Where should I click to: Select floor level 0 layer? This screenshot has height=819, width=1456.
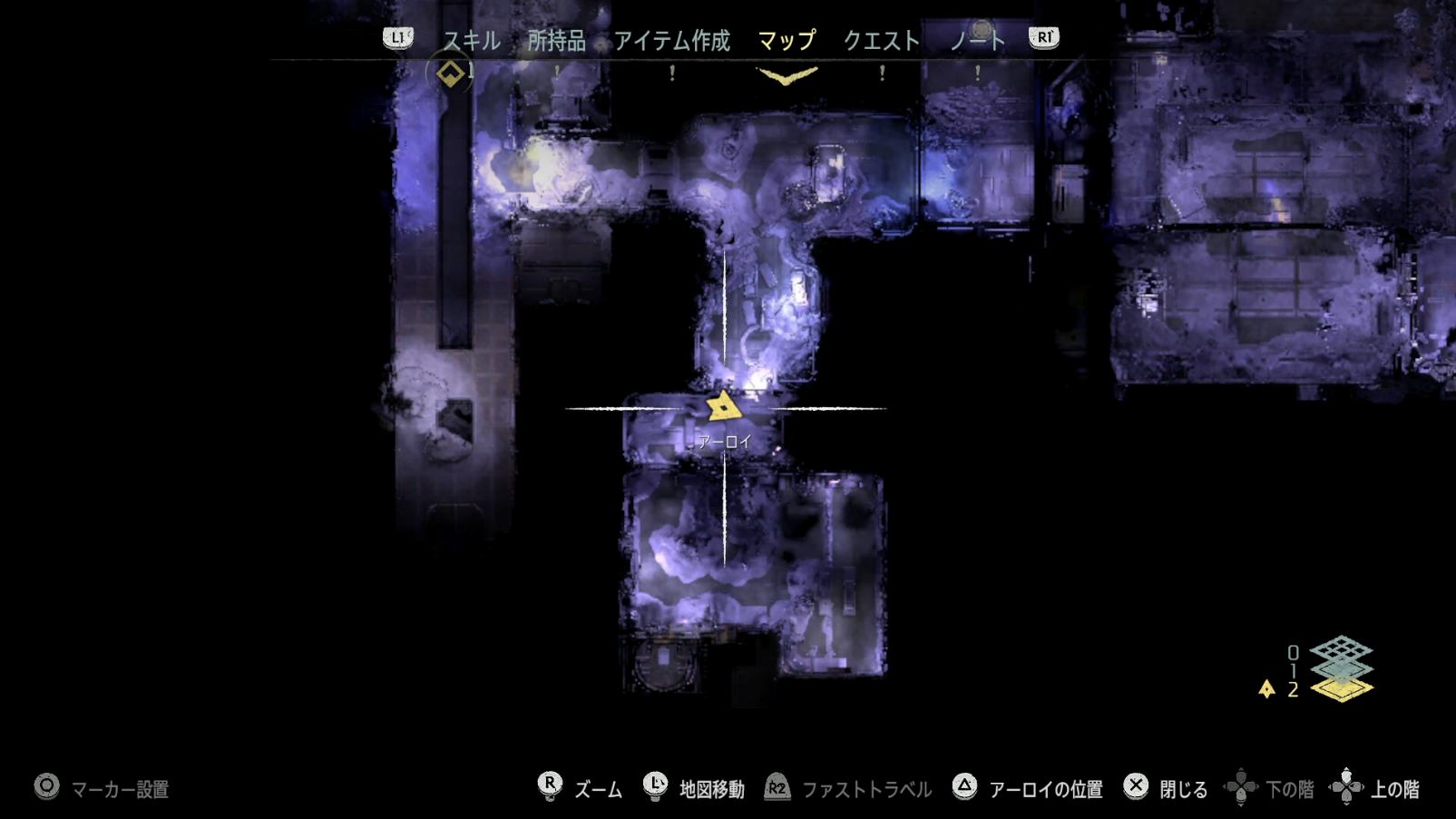(x=1343, y=648)
